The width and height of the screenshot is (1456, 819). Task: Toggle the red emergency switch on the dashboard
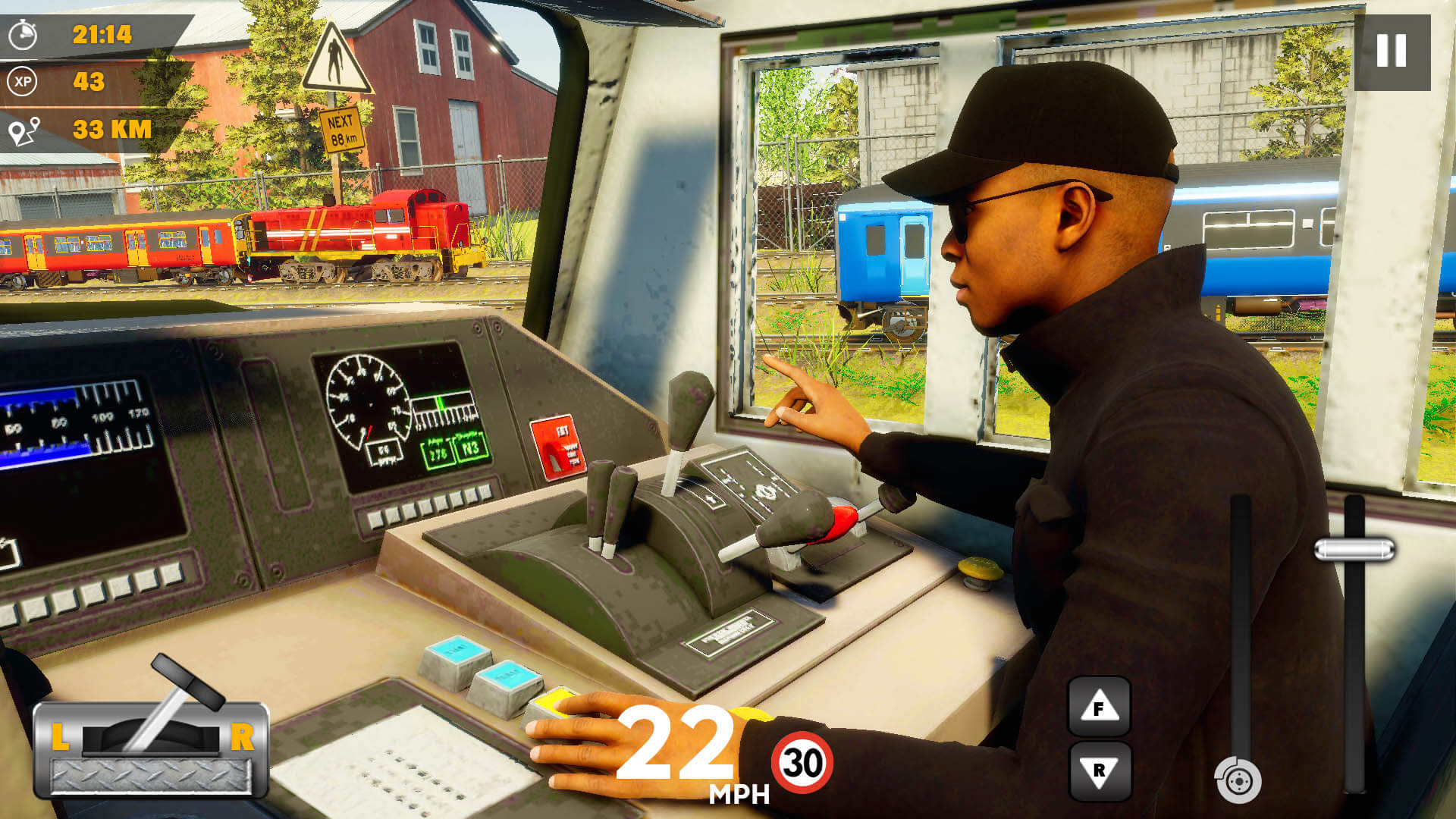click(x=559, y=447)
